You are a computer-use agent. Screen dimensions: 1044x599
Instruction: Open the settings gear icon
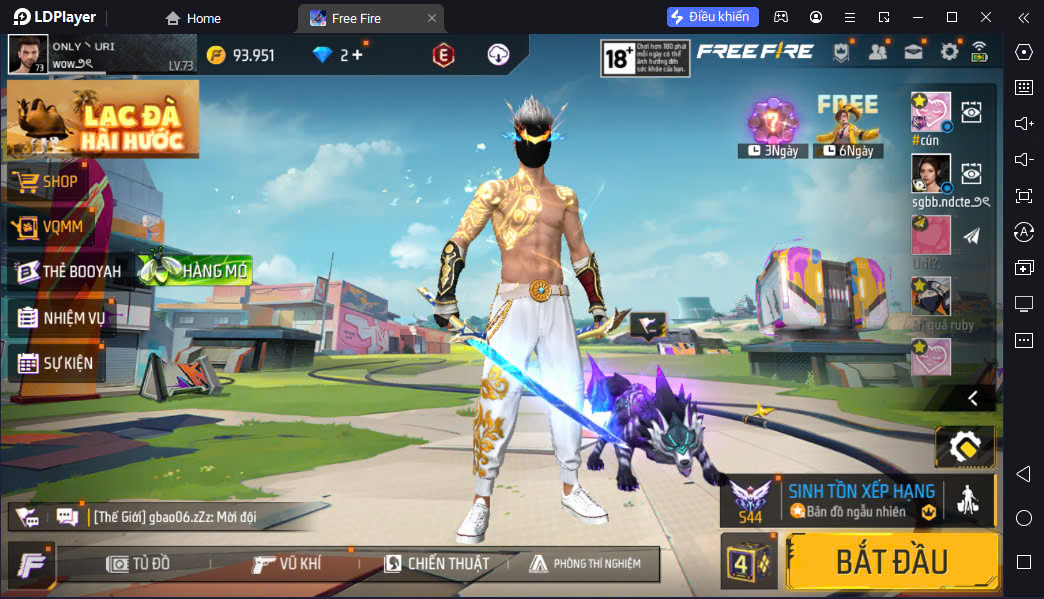pyautogui.click(x=949, y=52)
